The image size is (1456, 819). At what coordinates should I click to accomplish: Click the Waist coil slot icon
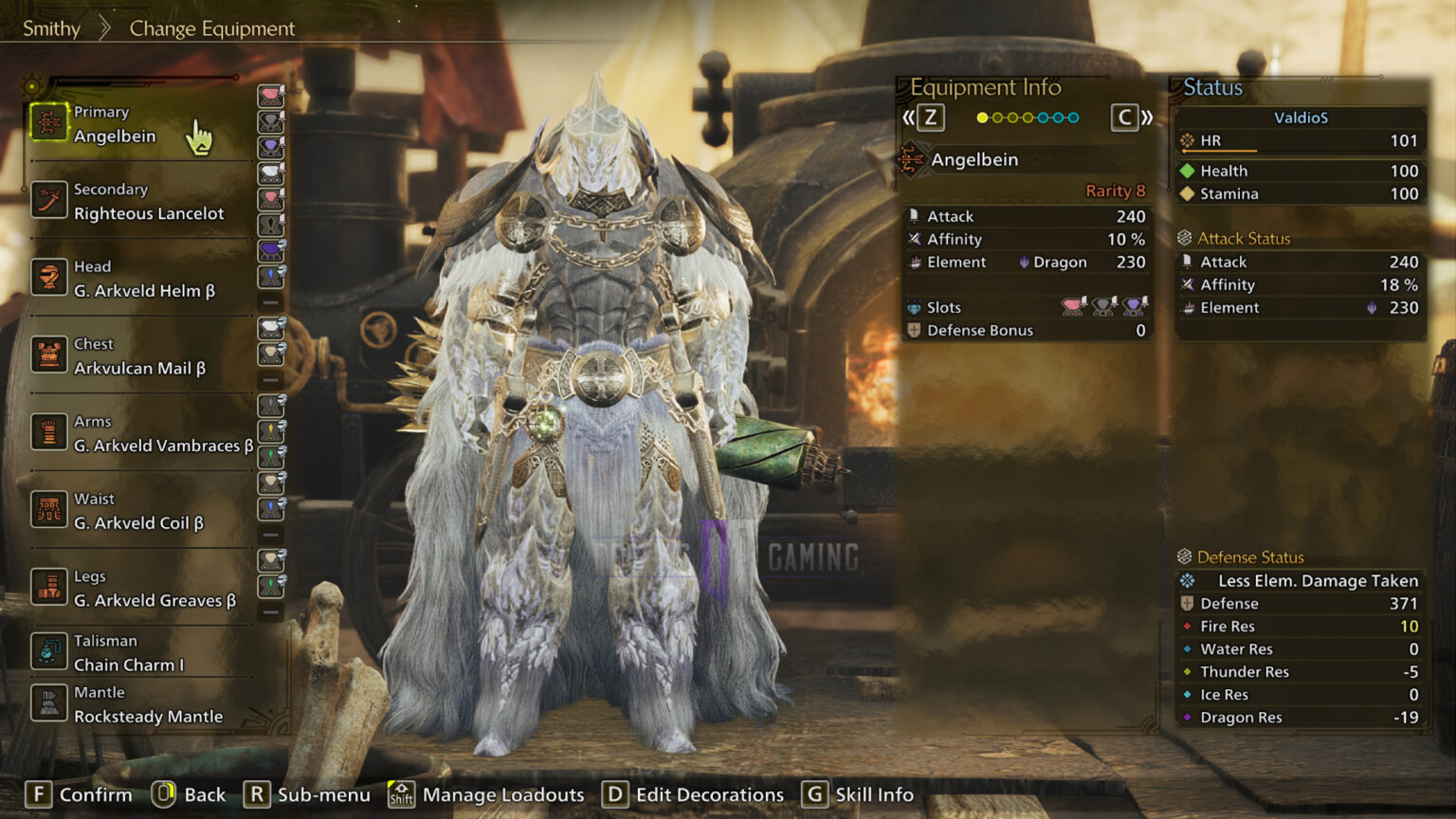(49, 510)
